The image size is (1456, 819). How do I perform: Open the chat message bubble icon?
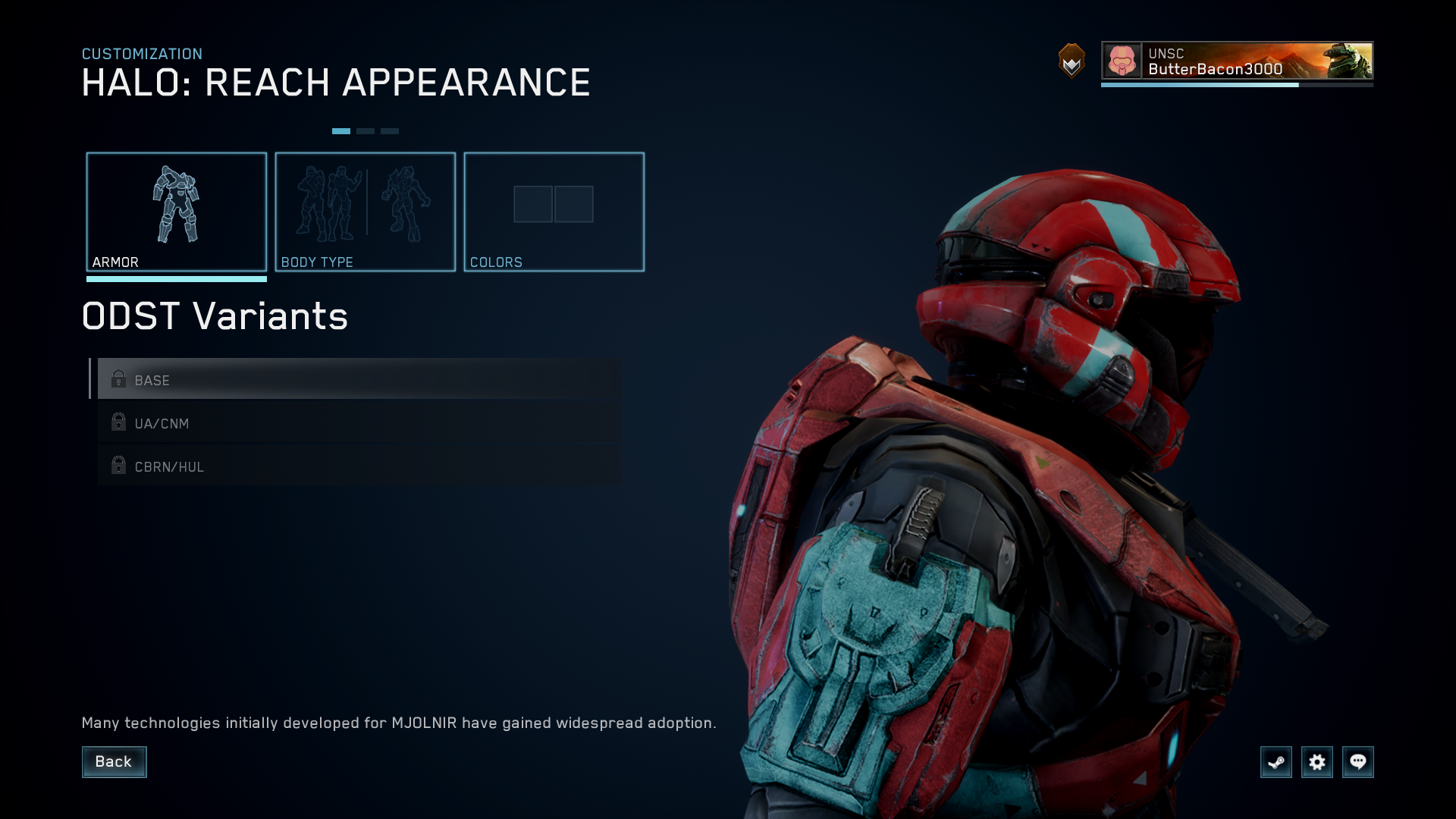(x=1359, y=762)
